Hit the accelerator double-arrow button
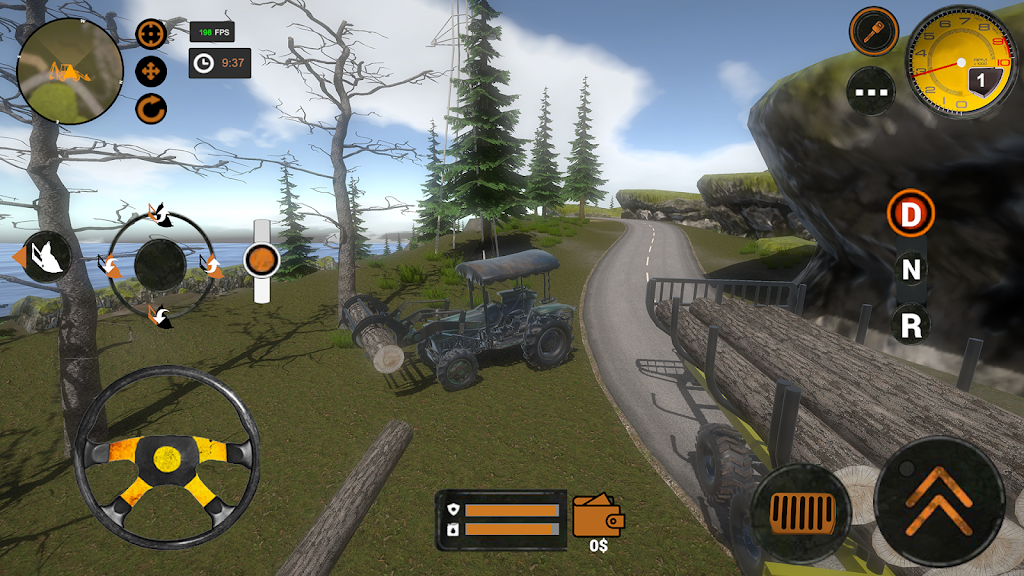 pyautogui.click(x=939, y=500)
